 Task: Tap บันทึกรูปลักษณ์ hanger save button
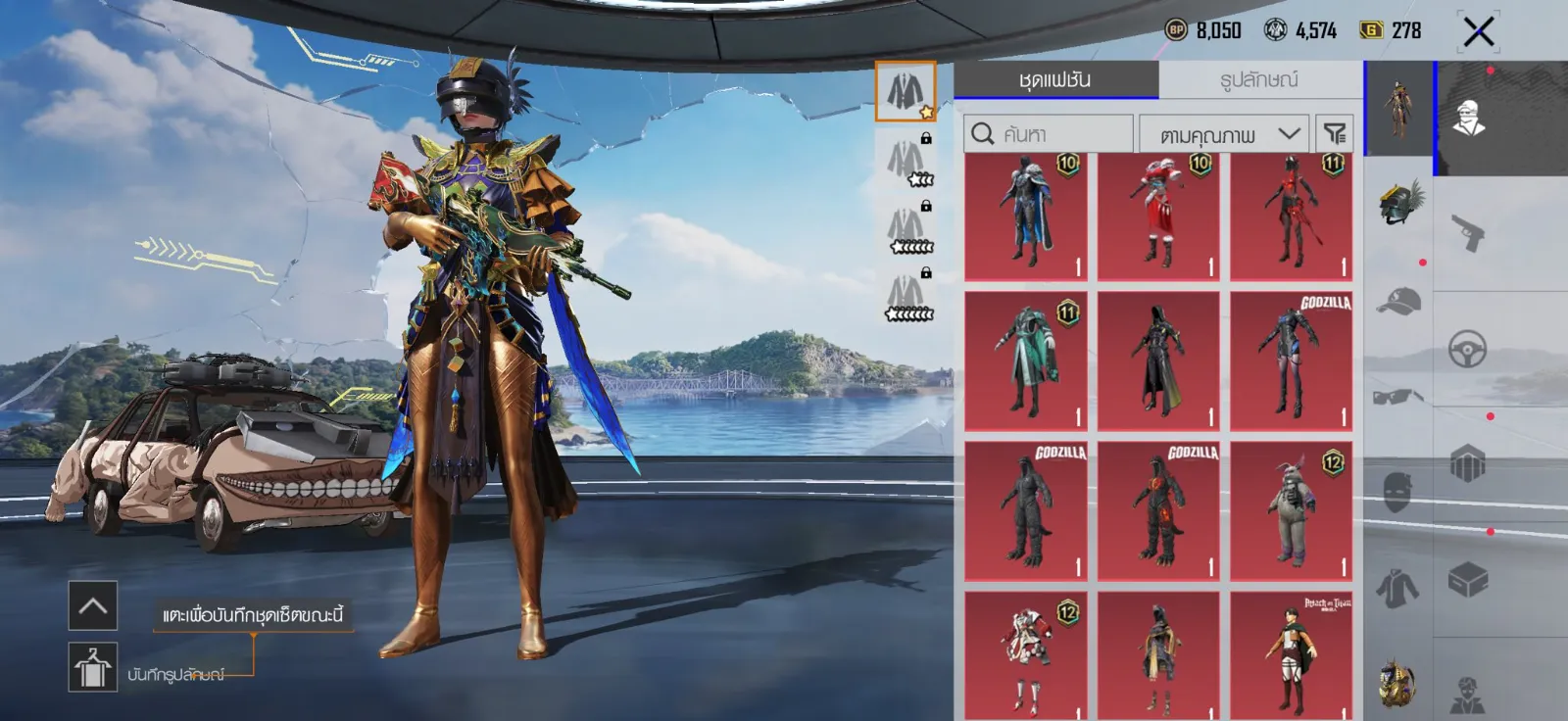(93, 667)
